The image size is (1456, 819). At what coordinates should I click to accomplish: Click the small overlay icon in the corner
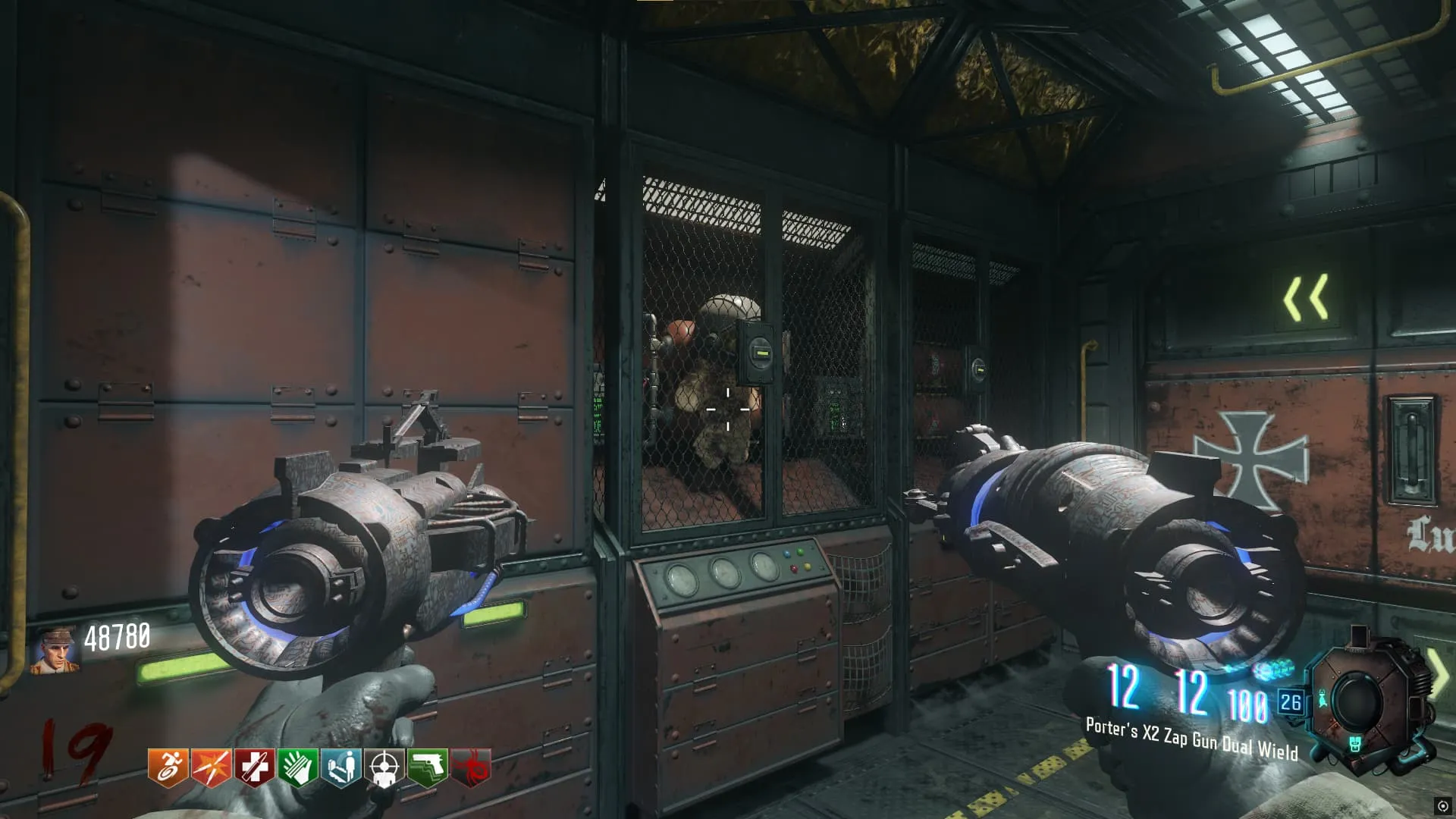pyautogui.click(x=1442, y=806)
